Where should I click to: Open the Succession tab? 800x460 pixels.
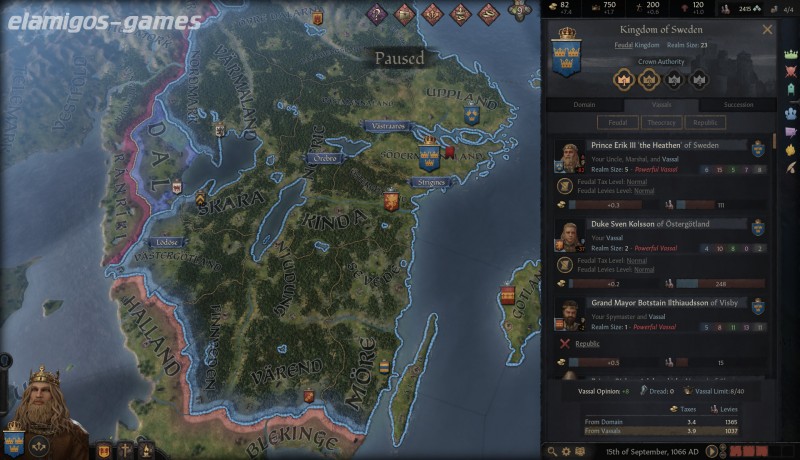(740, 105)
